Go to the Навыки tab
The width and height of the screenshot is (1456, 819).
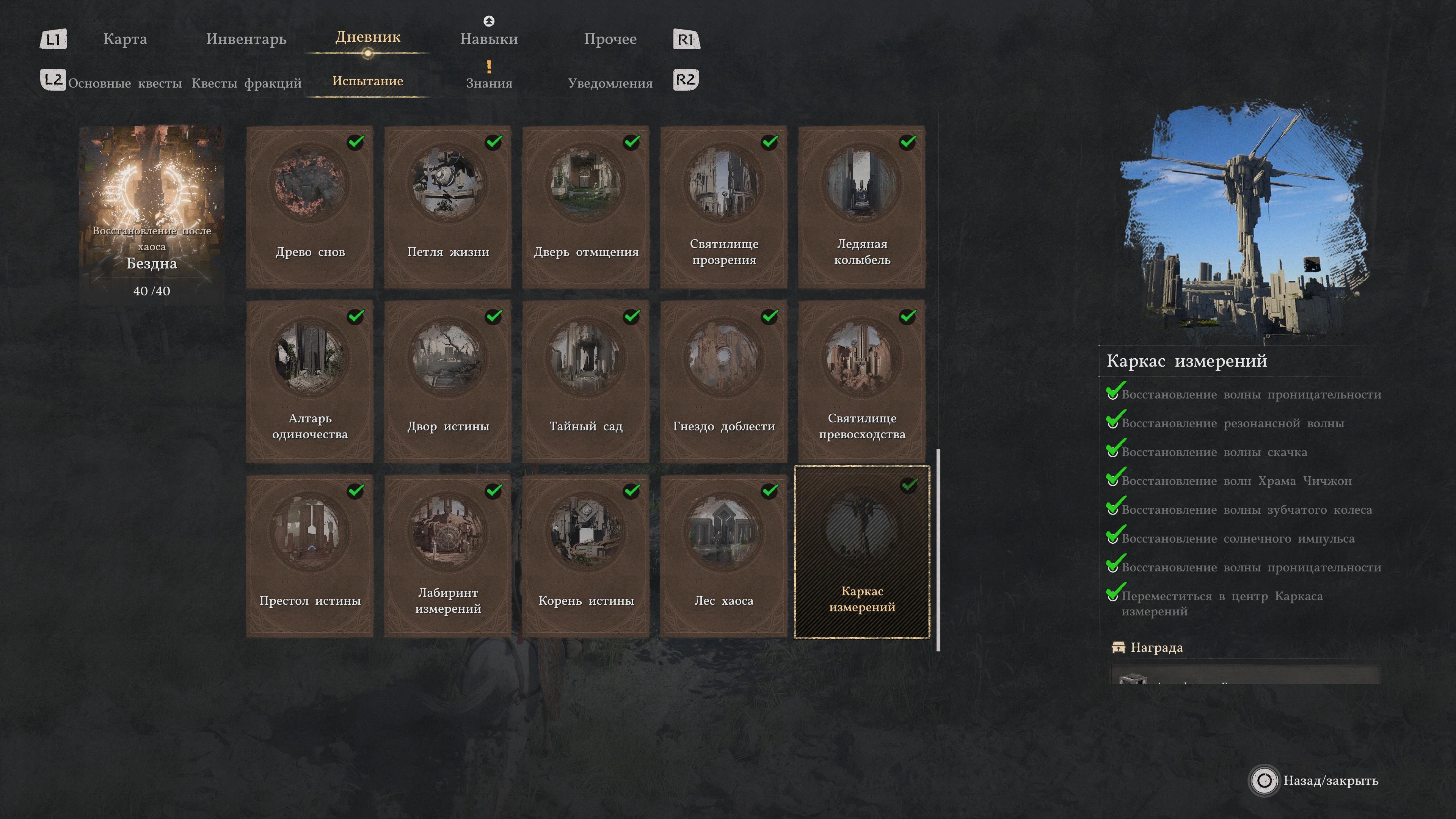488,39
